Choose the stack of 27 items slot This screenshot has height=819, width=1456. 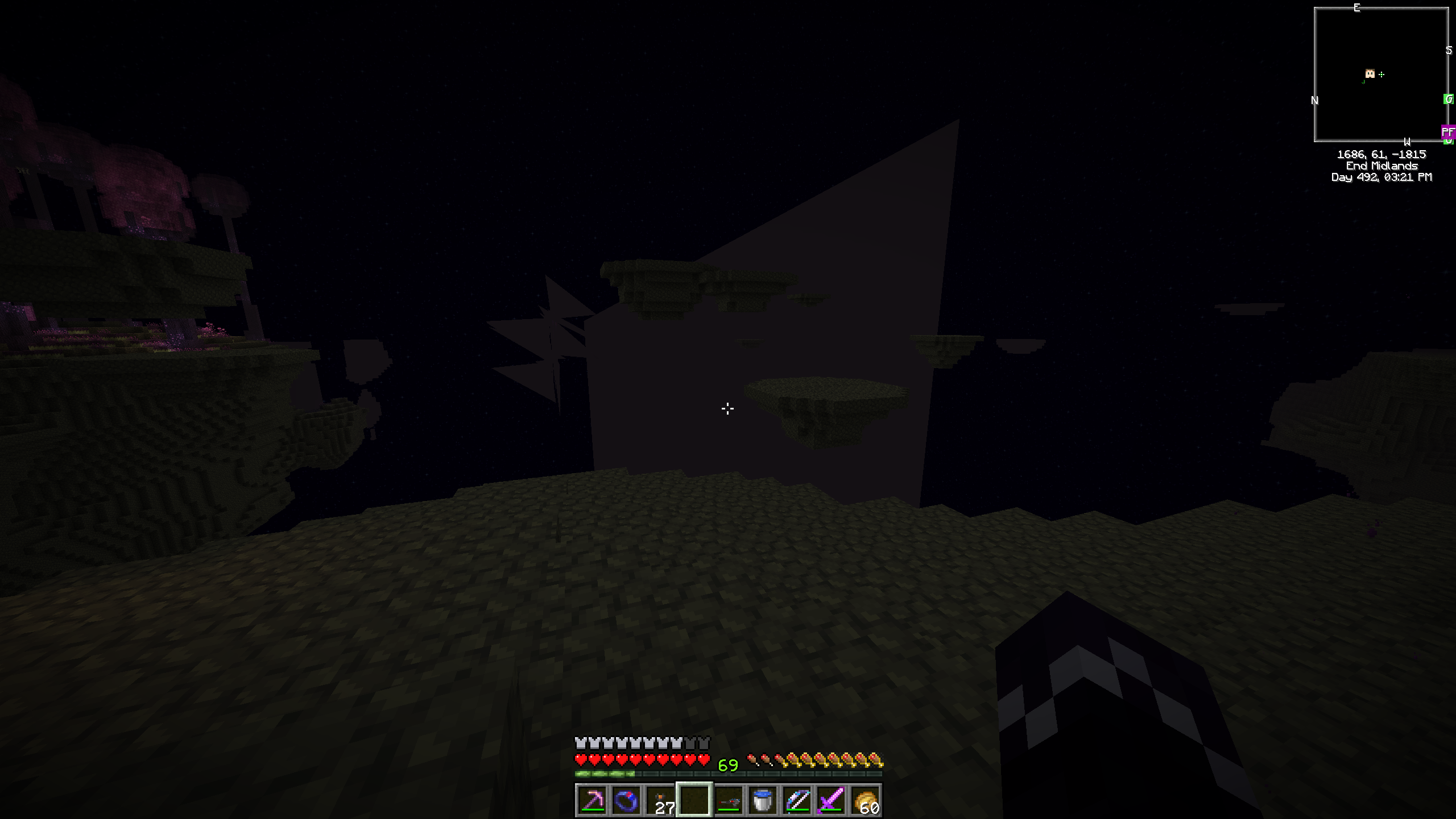(x=660, y=800)
